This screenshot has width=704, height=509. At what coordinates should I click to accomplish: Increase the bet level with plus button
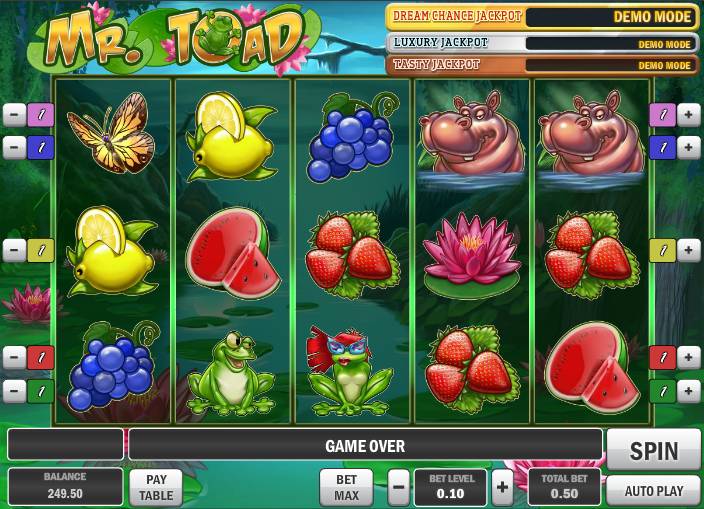point(502,487)
